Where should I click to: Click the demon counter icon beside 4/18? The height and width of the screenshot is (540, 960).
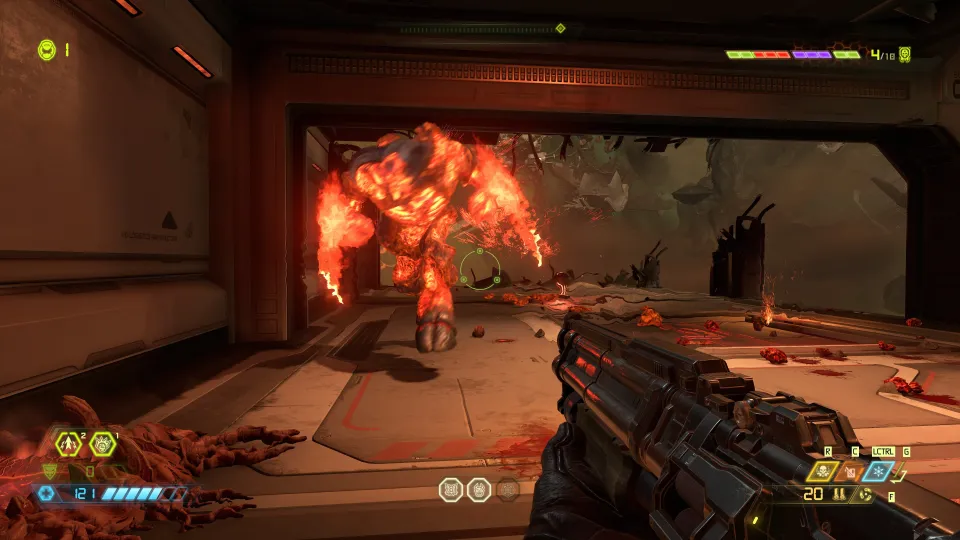905,54
